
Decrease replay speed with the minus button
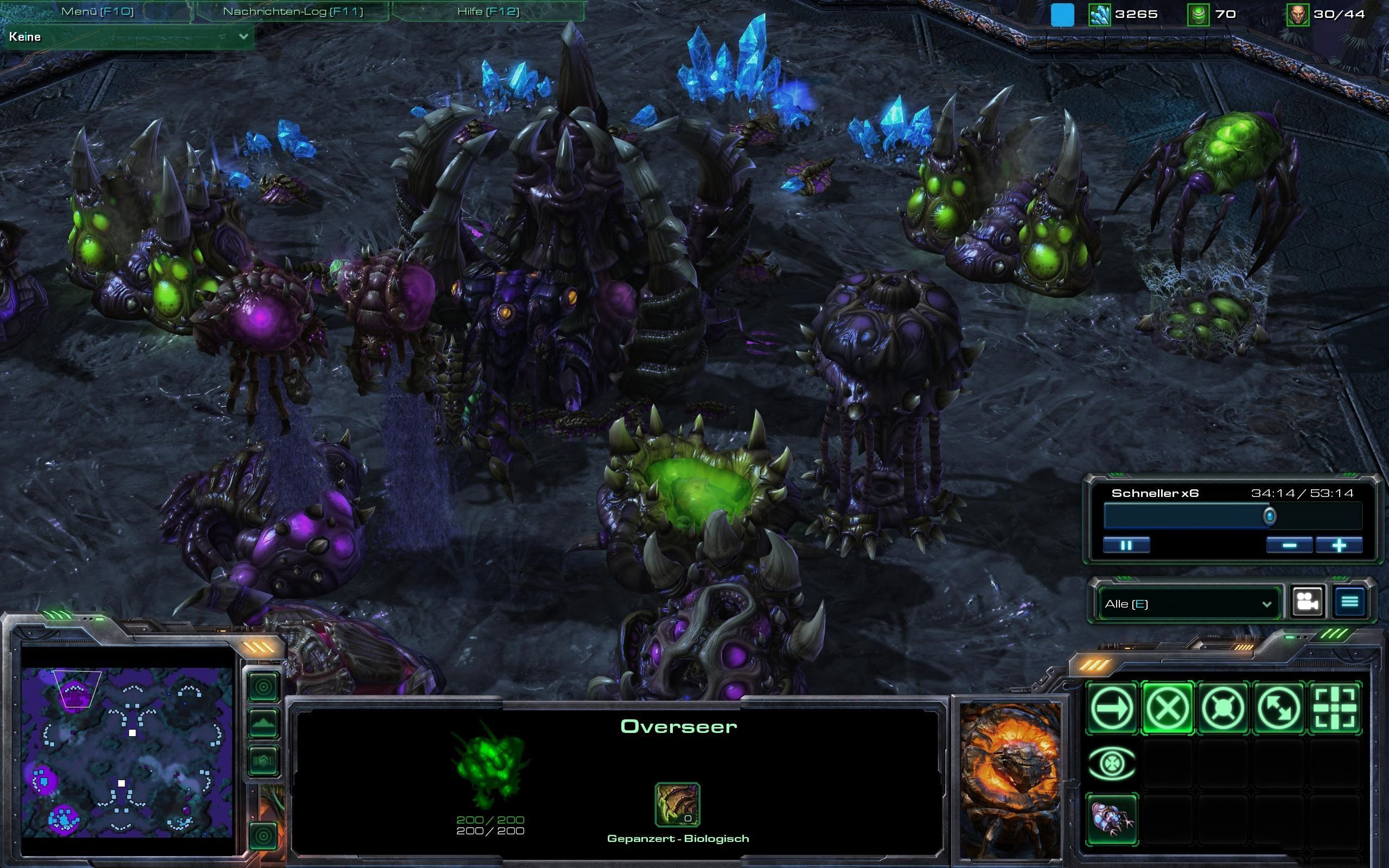click(1289, 545)
